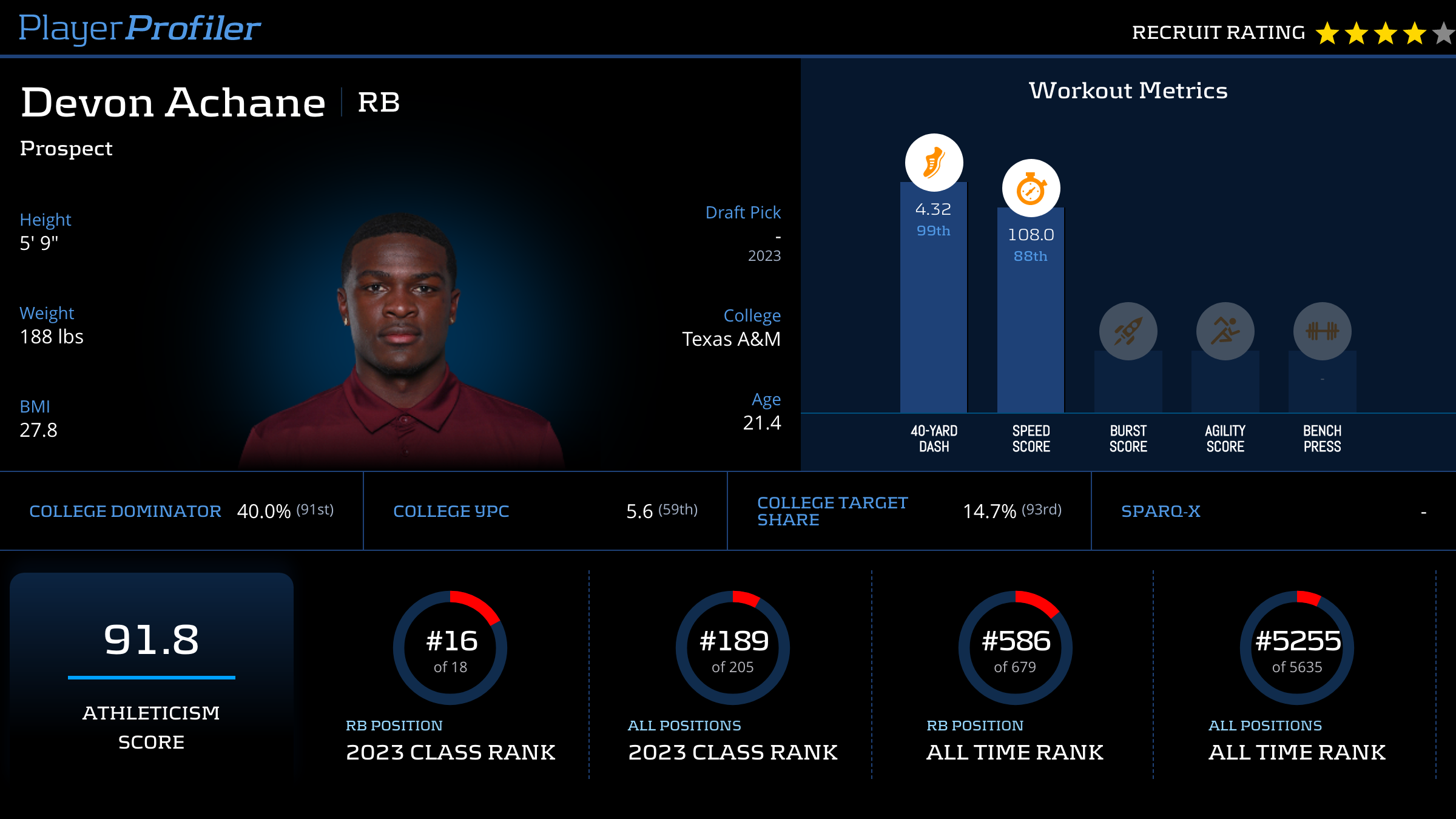Image resolution: width=1456 pixels, height=819 pixels.
Task: Click the Recruit Rating stars
Action: [x=1384, y=33]
